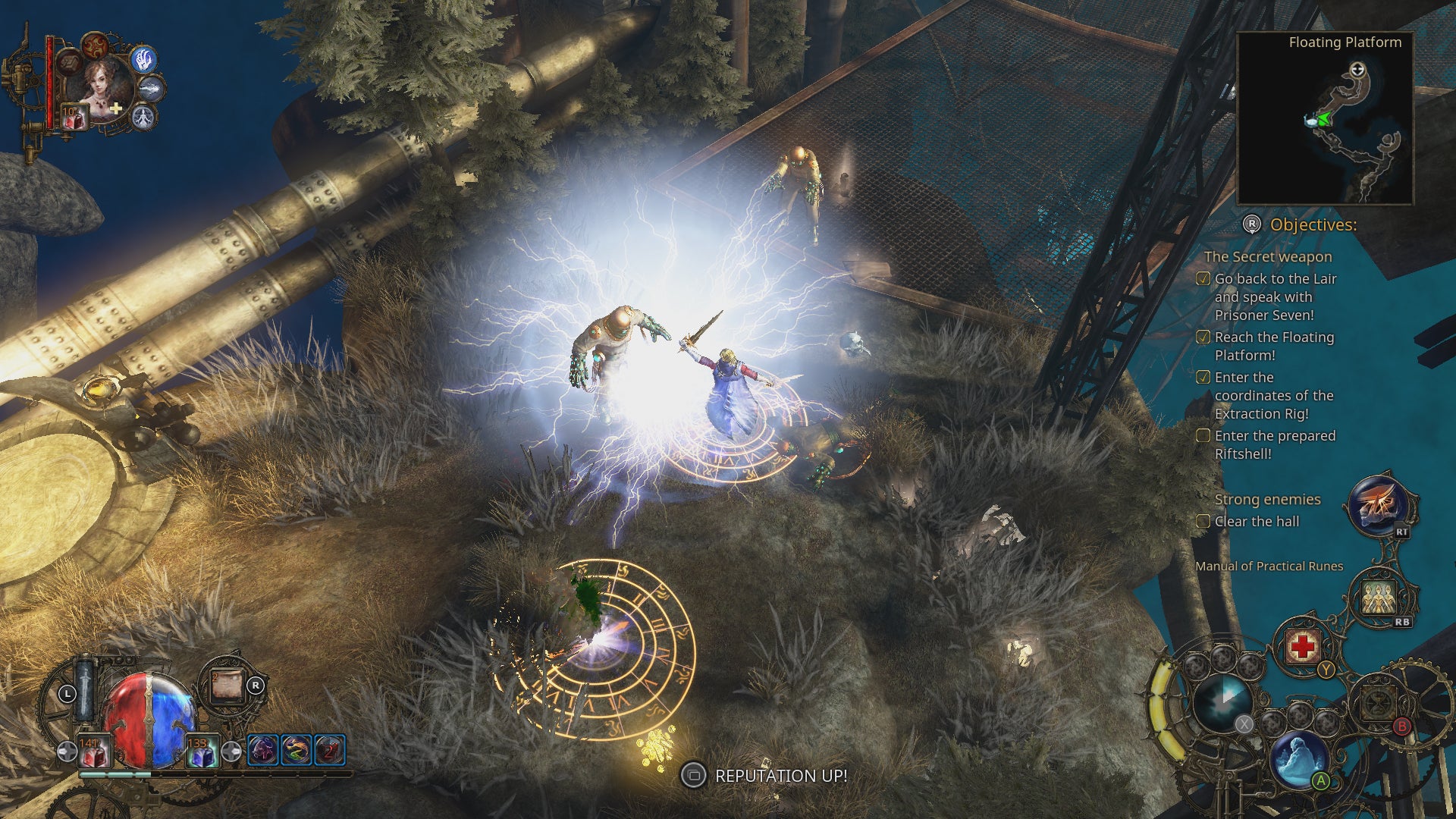
Task: Activate the green and orange swirl icon
Action: 296,750
